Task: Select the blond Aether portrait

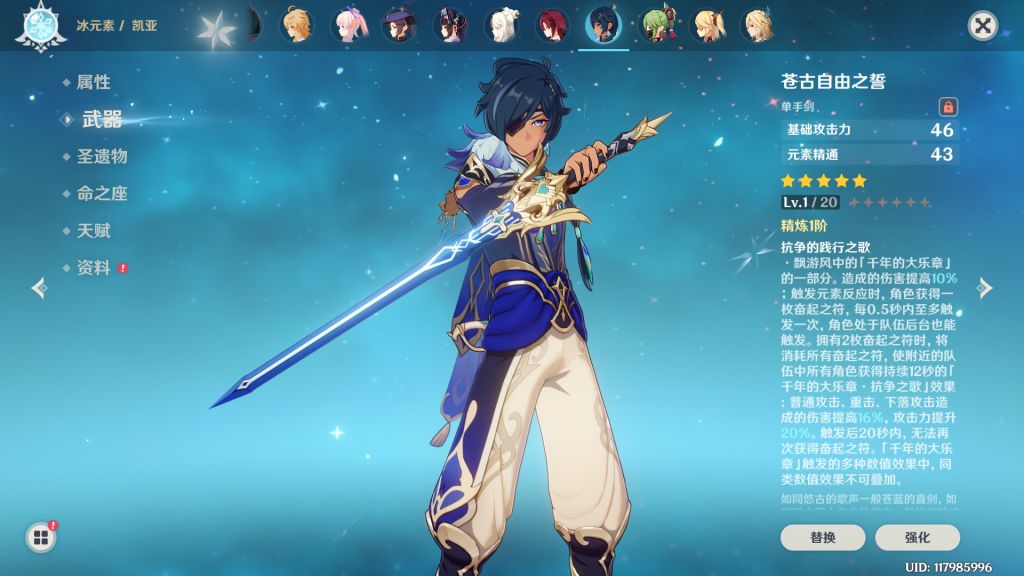Action: coord(297,26)
